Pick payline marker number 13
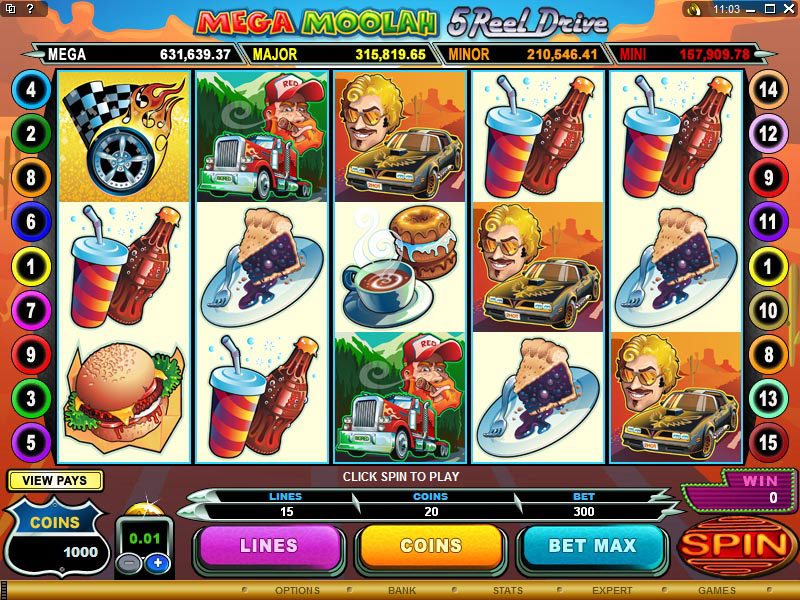This screenshot has width=800, height=600. 768,398
